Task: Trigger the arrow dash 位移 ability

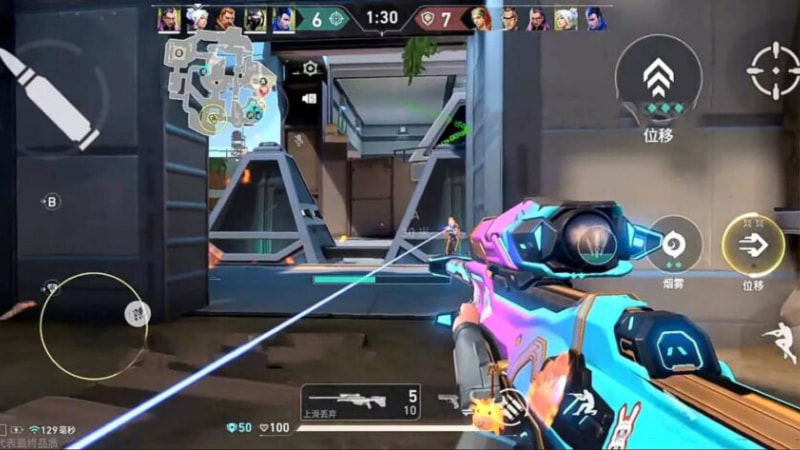Action: [752, 245]
